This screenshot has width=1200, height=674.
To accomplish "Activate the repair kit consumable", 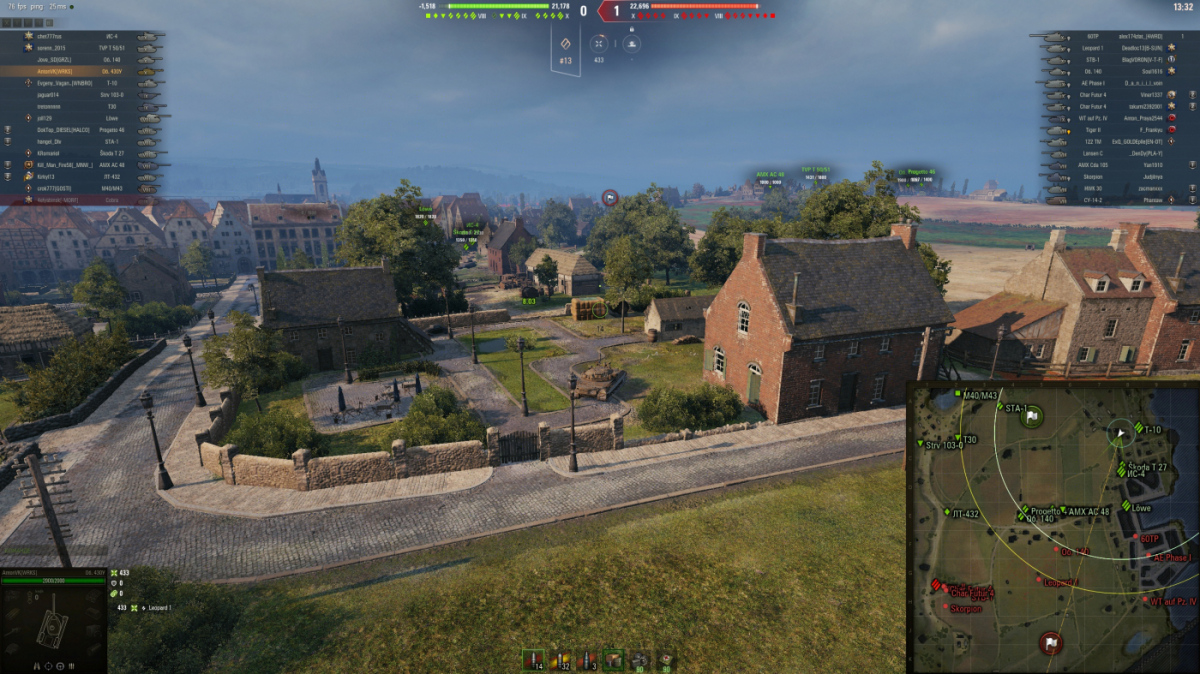I will 640,660.
